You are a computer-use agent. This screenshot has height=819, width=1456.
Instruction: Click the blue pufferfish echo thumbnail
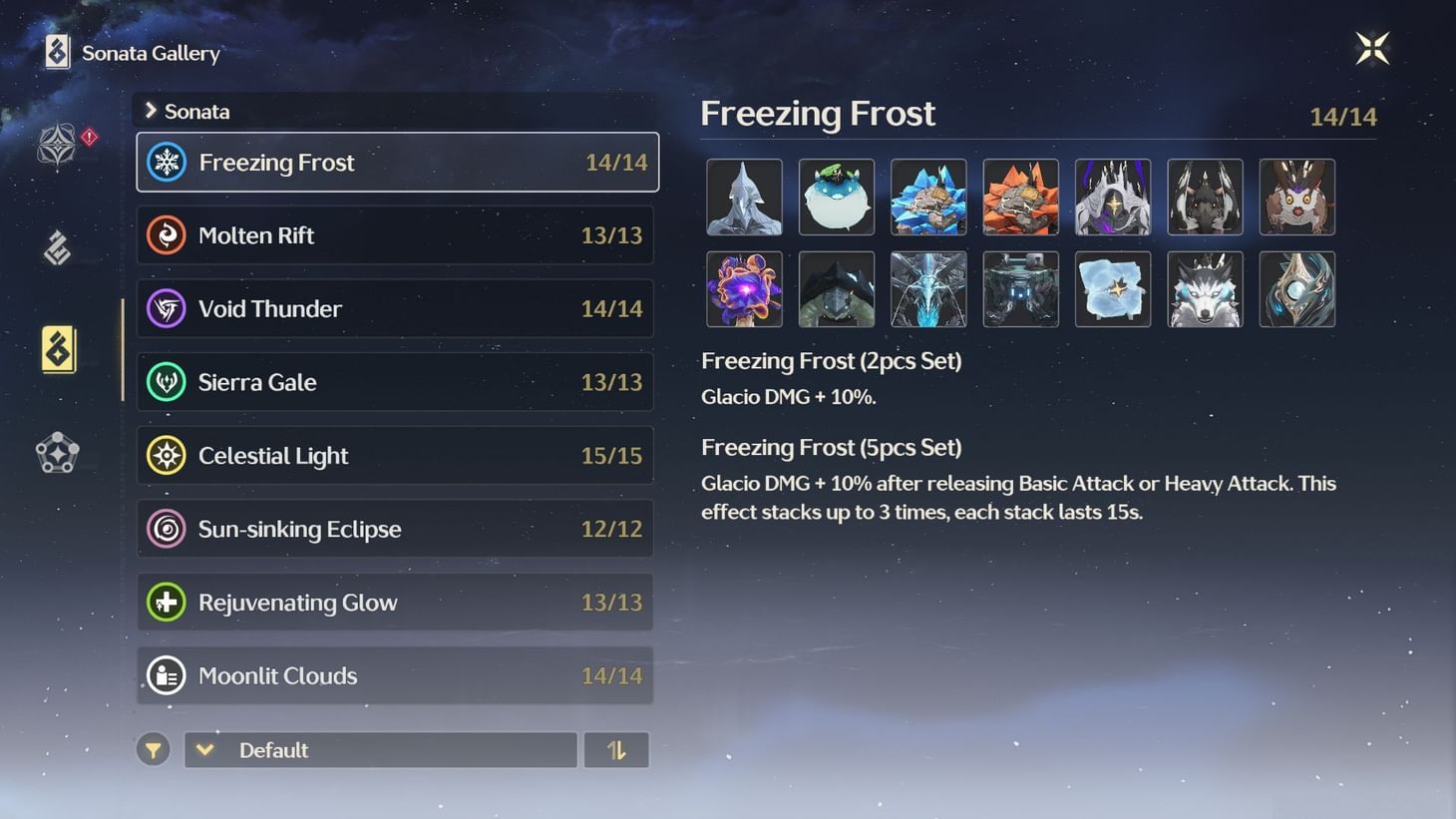(837, 197)
